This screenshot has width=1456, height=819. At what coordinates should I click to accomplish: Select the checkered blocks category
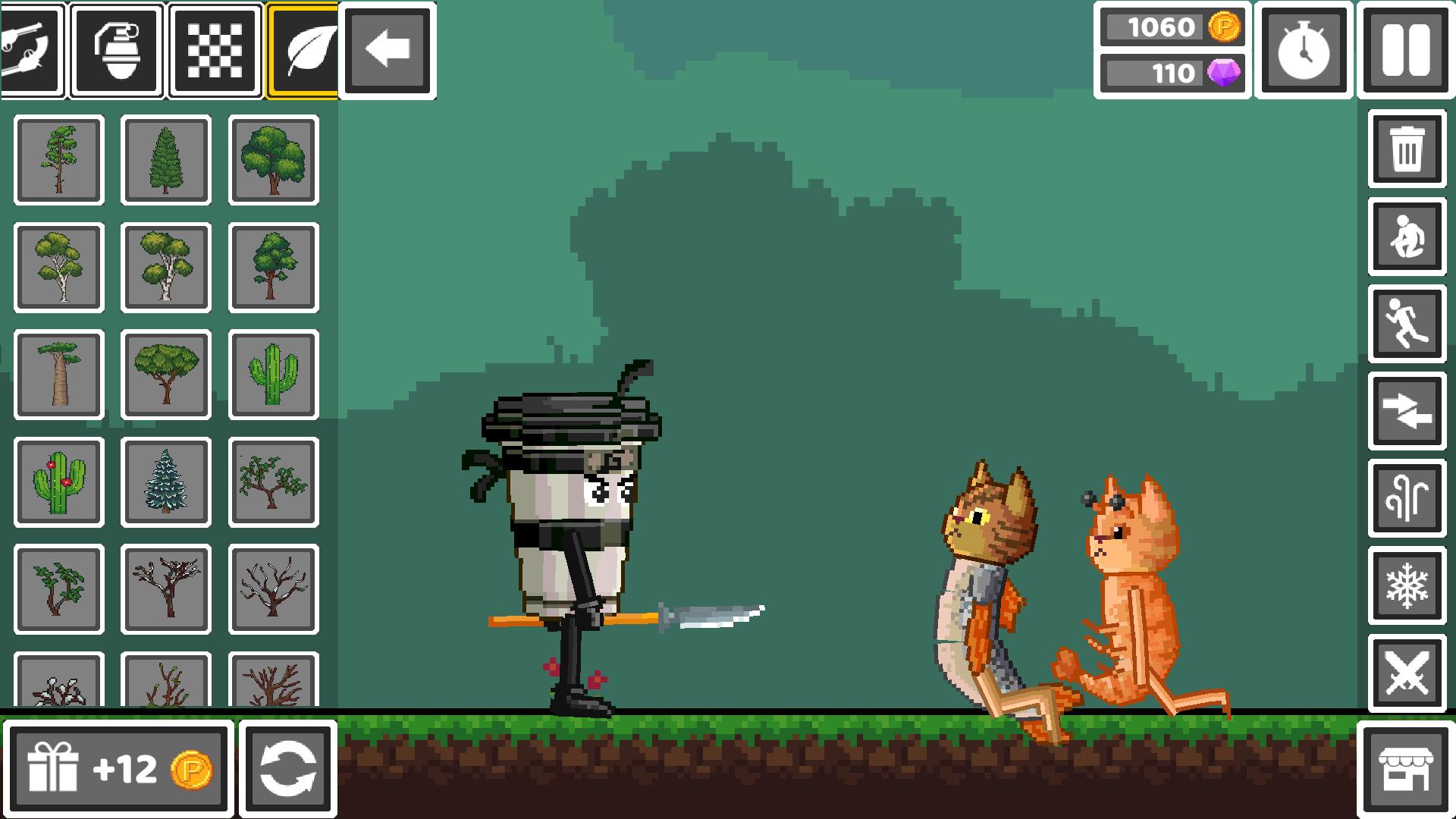(215, 51)
